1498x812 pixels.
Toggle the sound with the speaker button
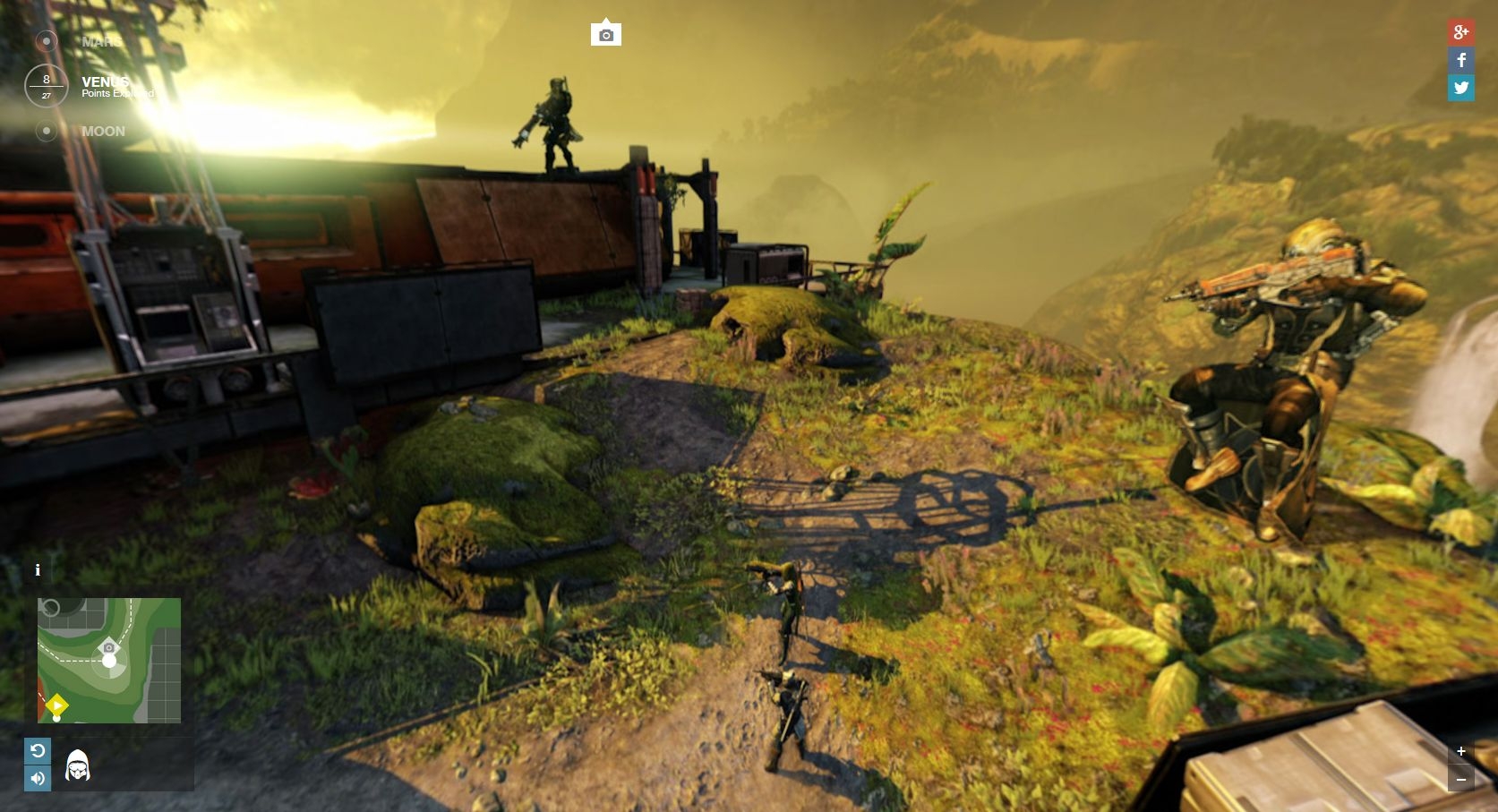(x=38, y=778)
